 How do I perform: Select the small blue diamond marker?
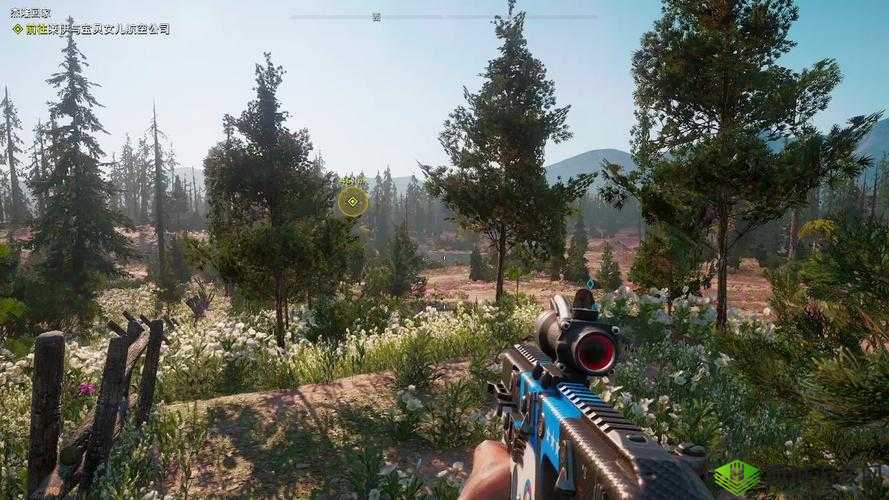click(x=590, y=284)
